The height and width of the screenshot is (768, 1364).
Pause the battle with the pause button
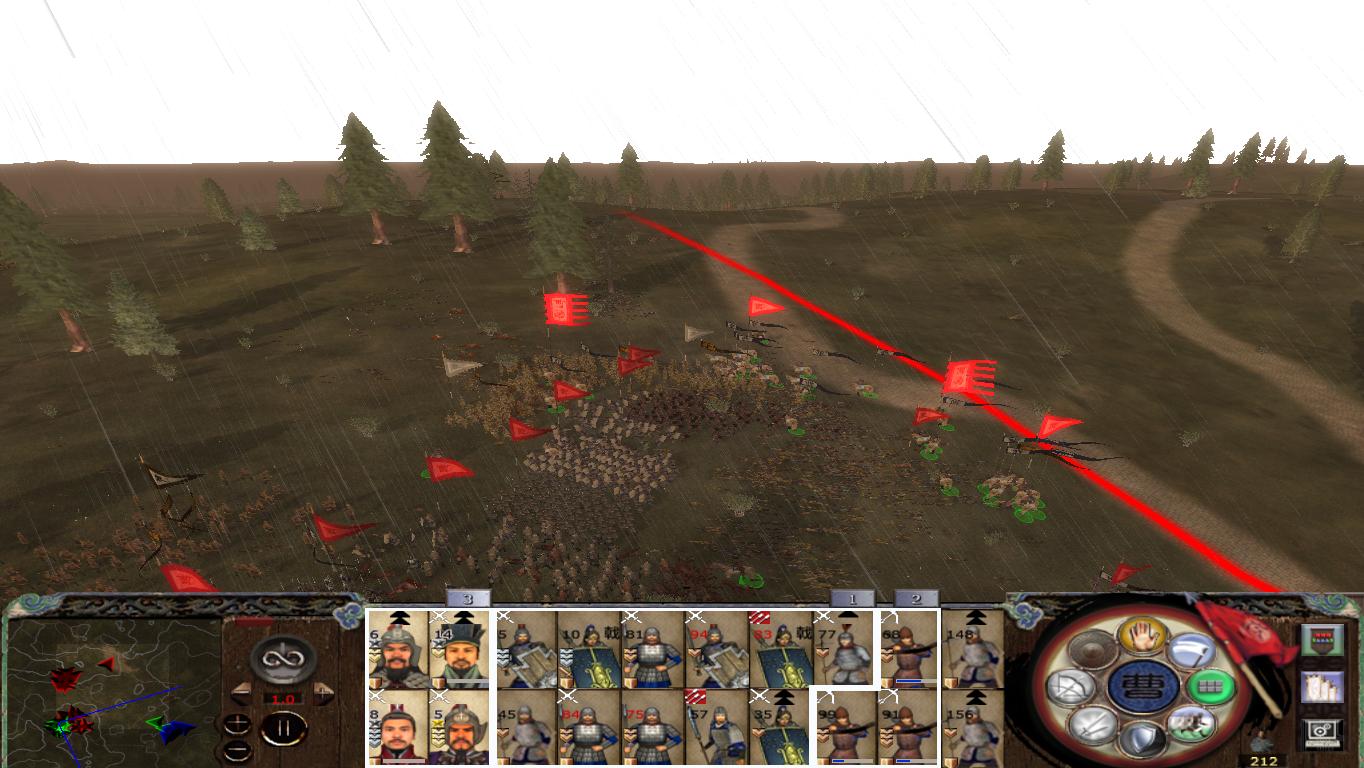click(x=284, y=730)
